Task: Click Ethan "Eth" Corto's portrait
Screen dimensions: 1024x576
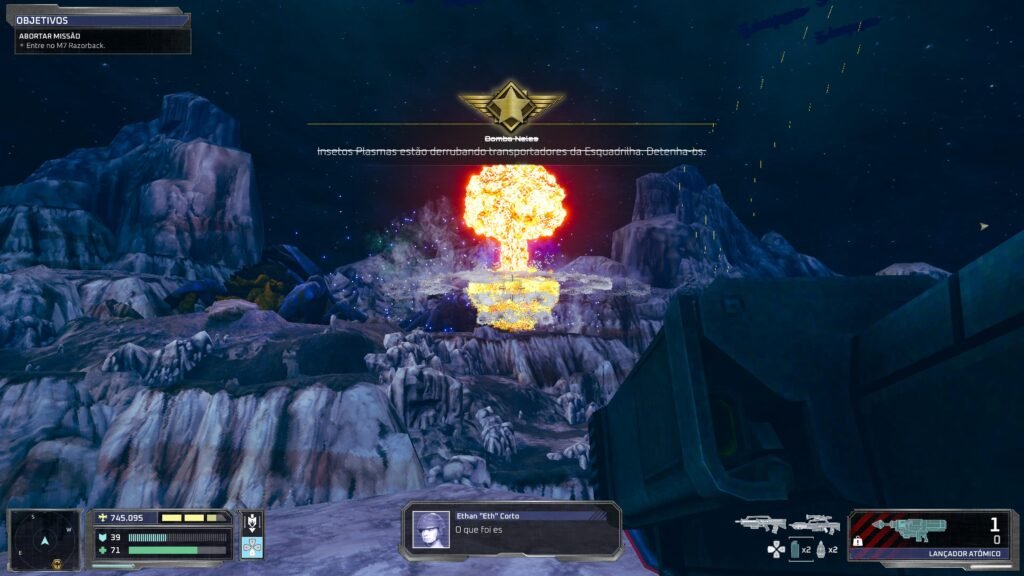Action: 431,530
